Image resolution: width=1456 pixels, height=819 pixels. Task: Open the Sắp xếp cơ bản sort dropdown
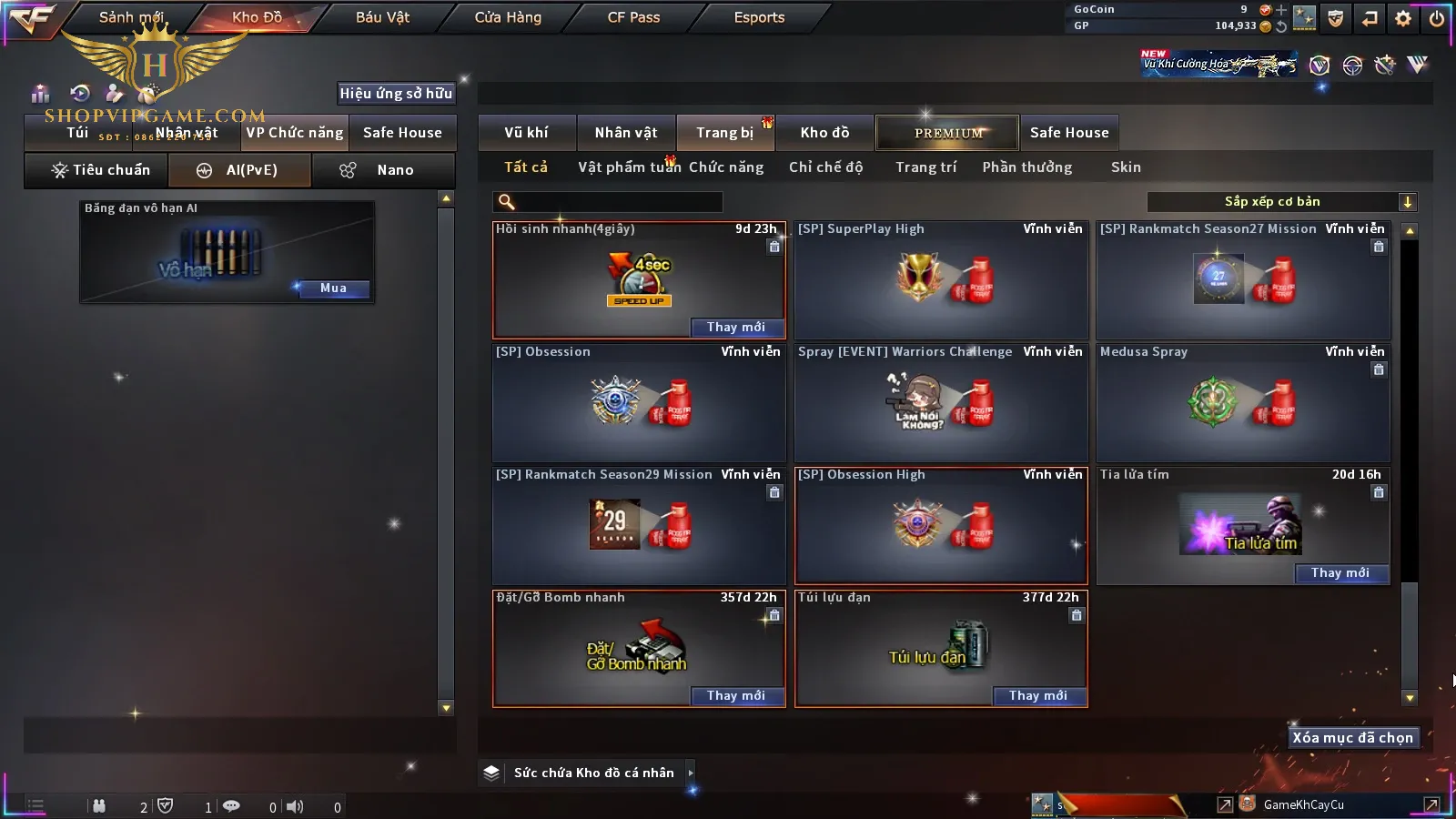pos(1282,202)
